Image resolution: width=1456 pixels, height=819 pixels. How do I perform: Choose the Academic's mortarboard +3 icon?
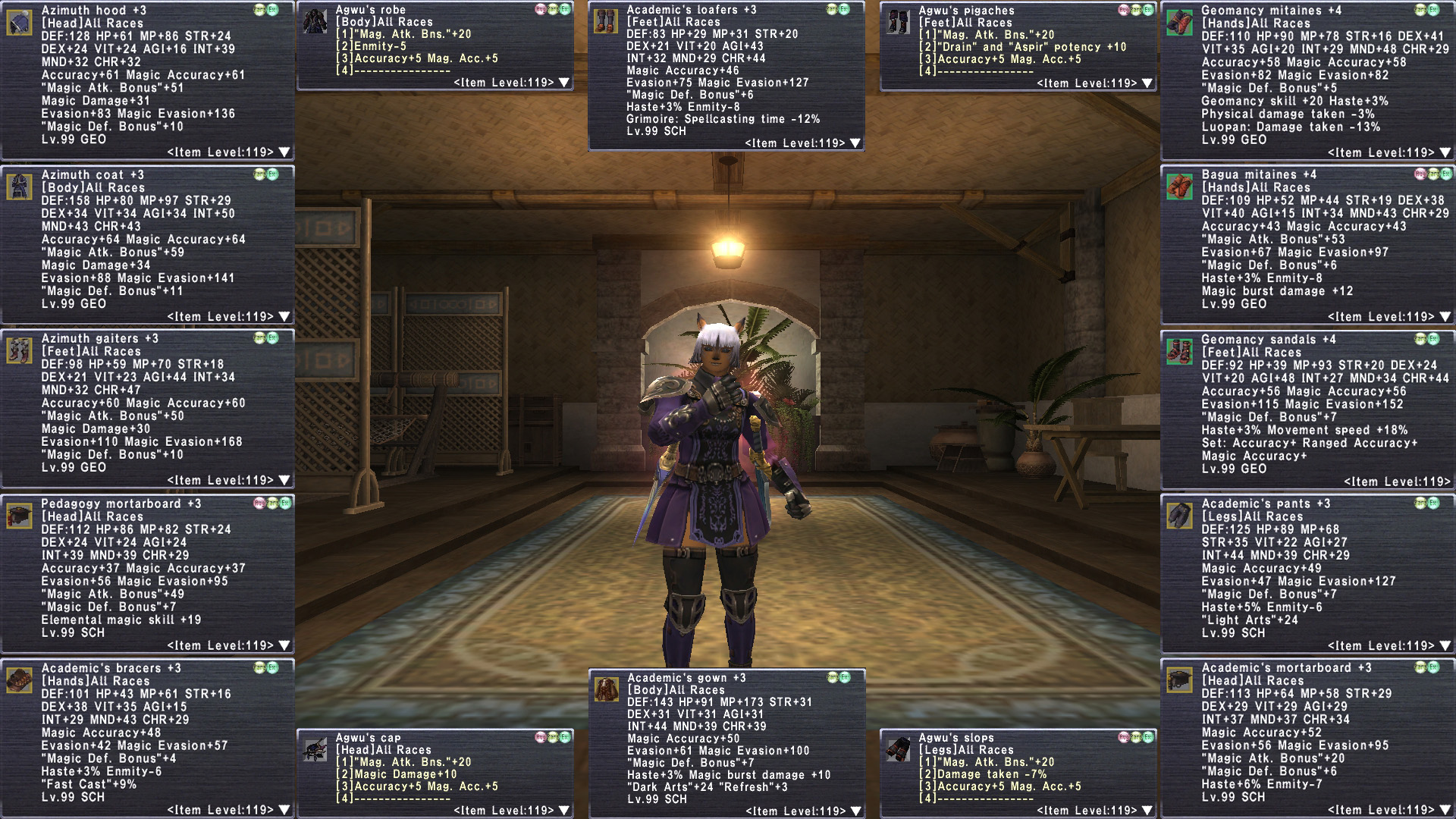[x=1179, y=680]
